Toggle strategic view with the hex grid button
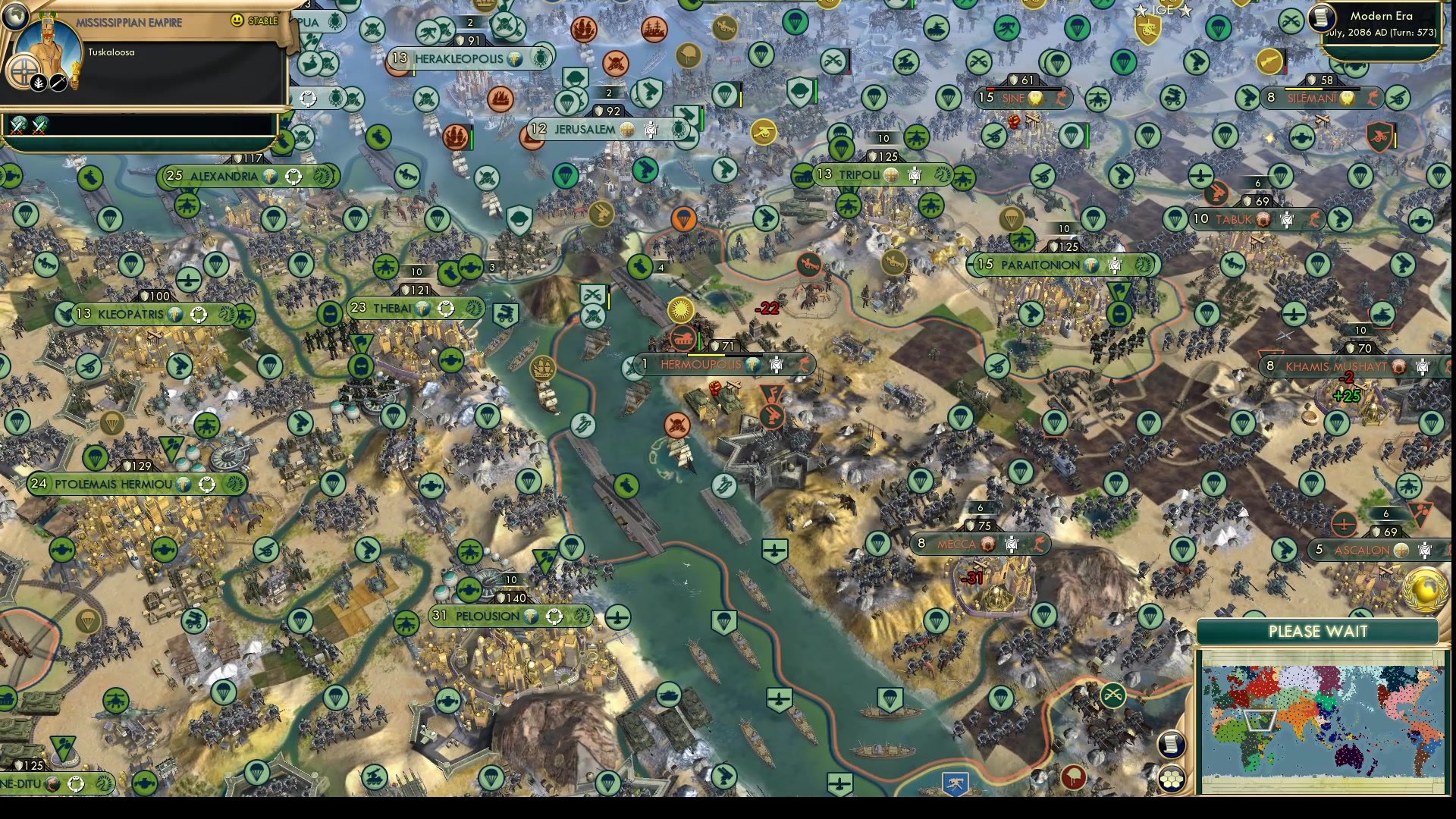The width and height of the screenshot is (1456, 819). point(1172,779)
